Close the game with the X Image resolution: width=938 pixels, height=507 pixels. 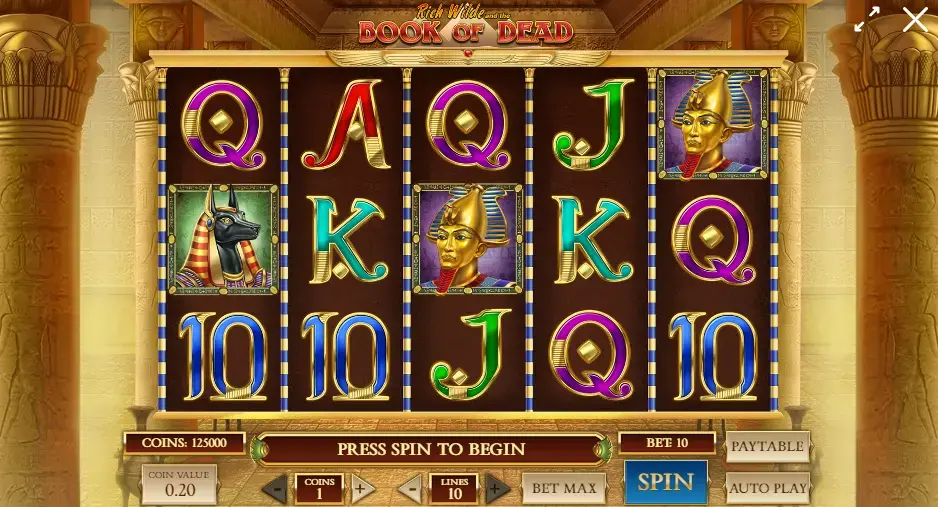[x=915, y=19]
